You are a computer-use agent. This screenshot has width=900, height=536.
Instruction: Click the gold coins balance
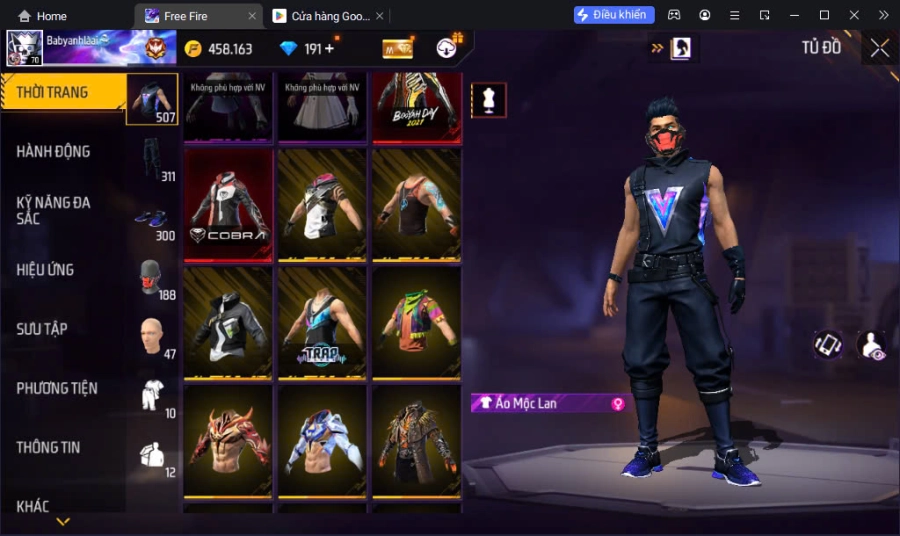[x=219, y=49]
